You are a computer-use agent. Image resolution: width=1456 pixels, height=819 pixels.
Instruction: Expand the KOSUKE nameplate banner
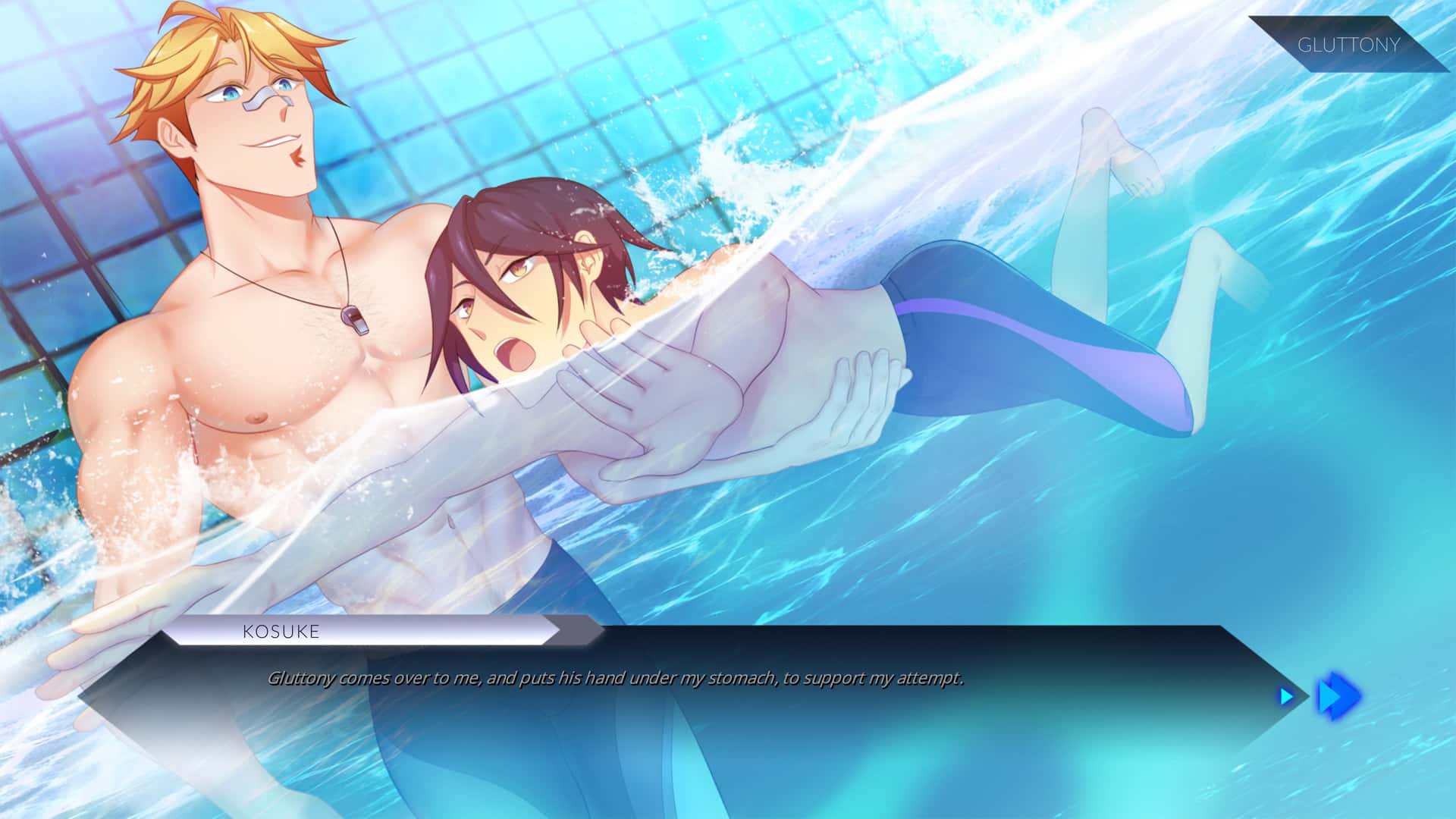click(281, 632)
